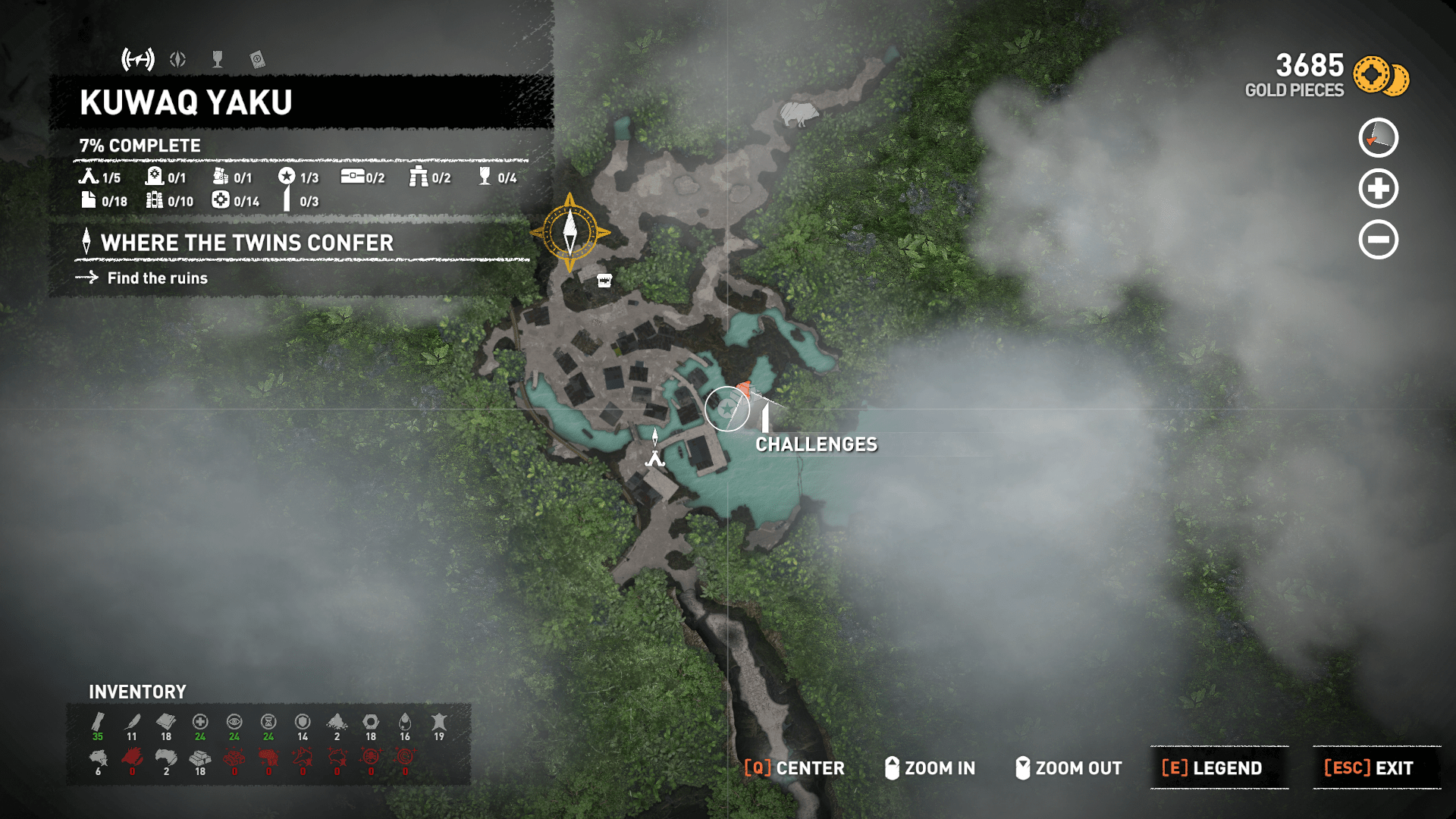Zoom in with the plus circle button

pyautogui.click(x=1378, y=189)
